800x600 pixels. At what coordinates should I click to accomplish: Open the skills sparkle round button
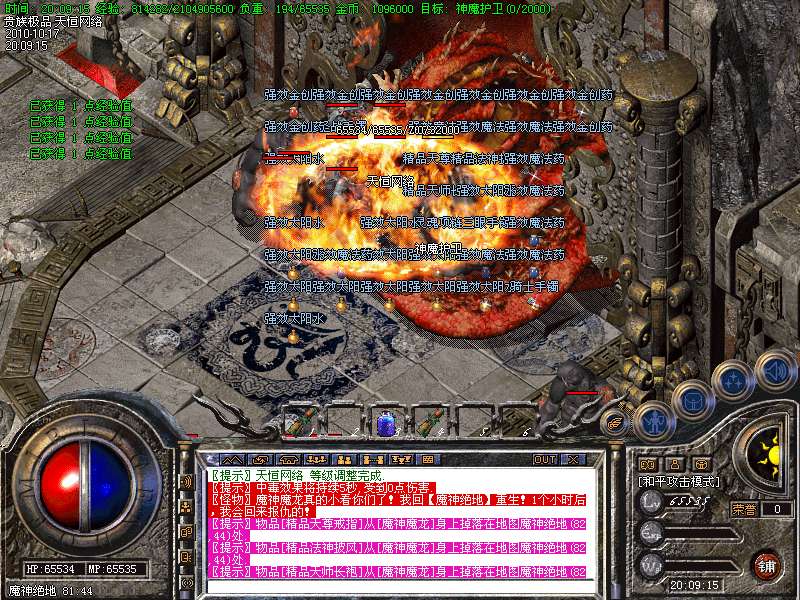[x=733, y=380]
